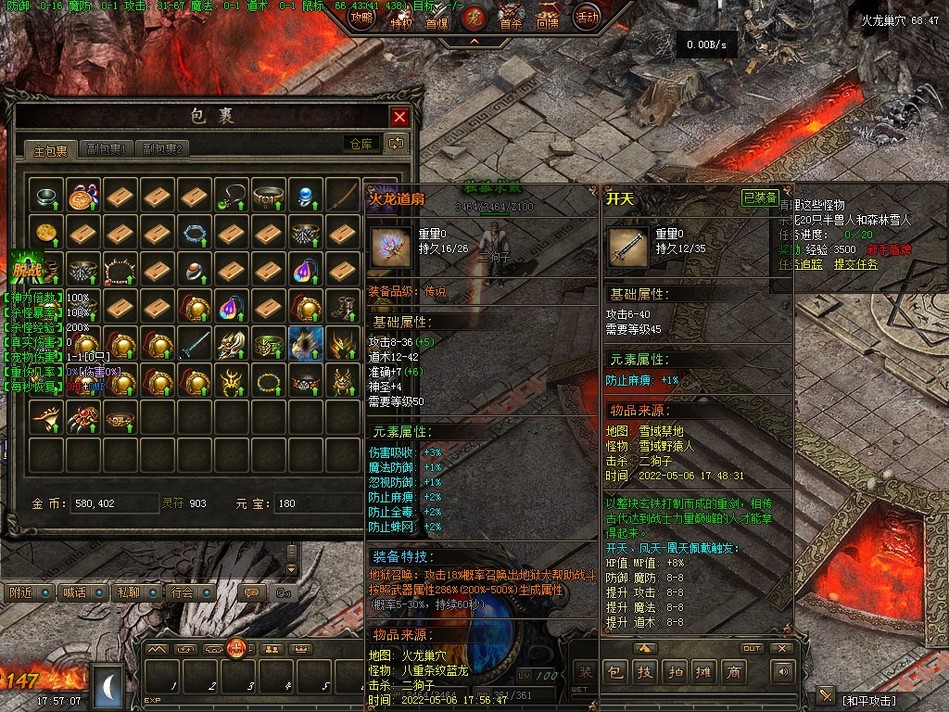Open the 首杀 first-kill menu
Image resolution: width=949 pixels, height=712 pixels.
click(x=510, y=19)
